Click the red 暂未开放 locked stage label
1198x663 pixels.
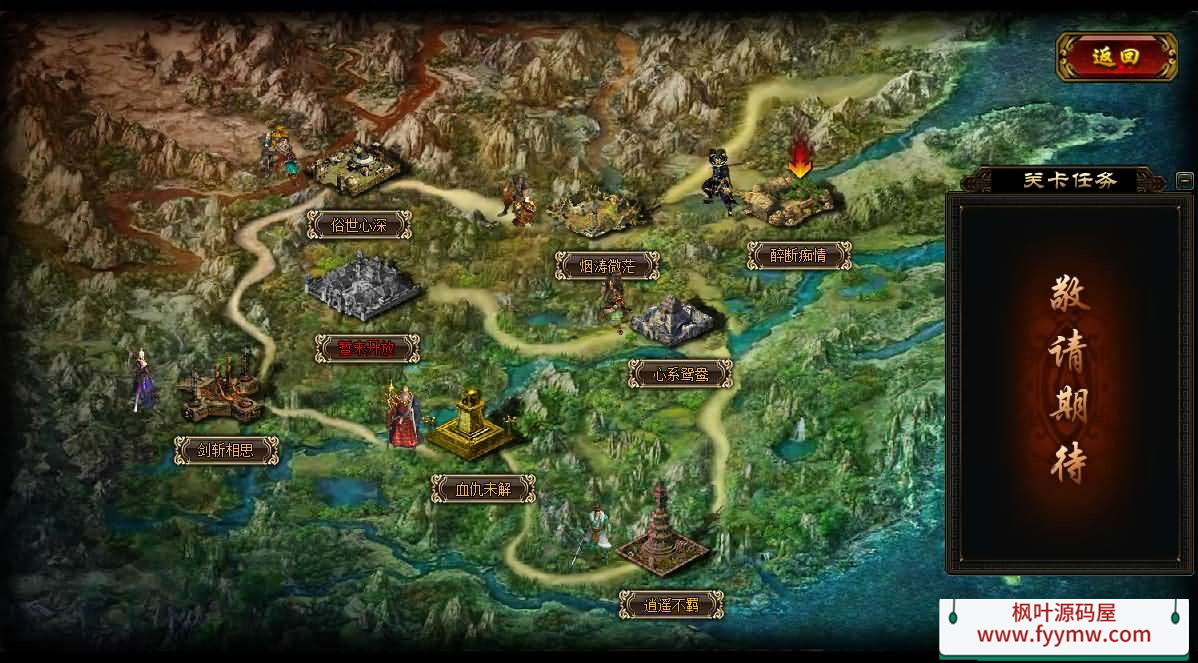click(x=367, y=348)
